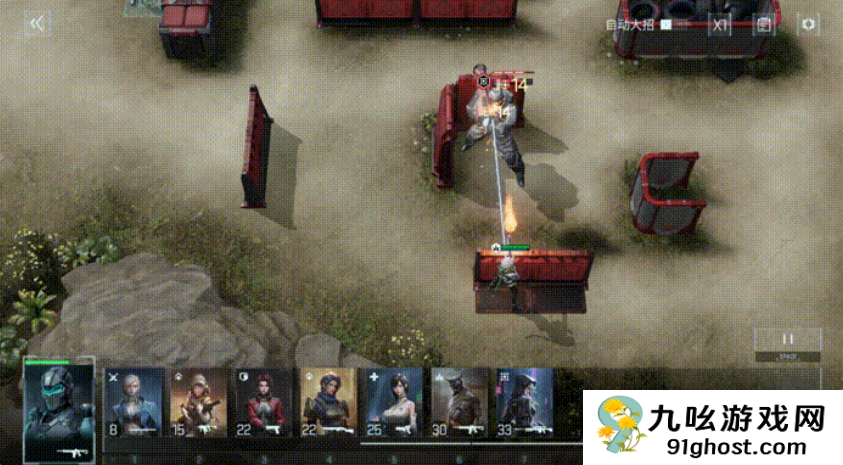
Task: Toggle the 自动大招 auto-ultimate checkbox
Action: coord(667,25)
